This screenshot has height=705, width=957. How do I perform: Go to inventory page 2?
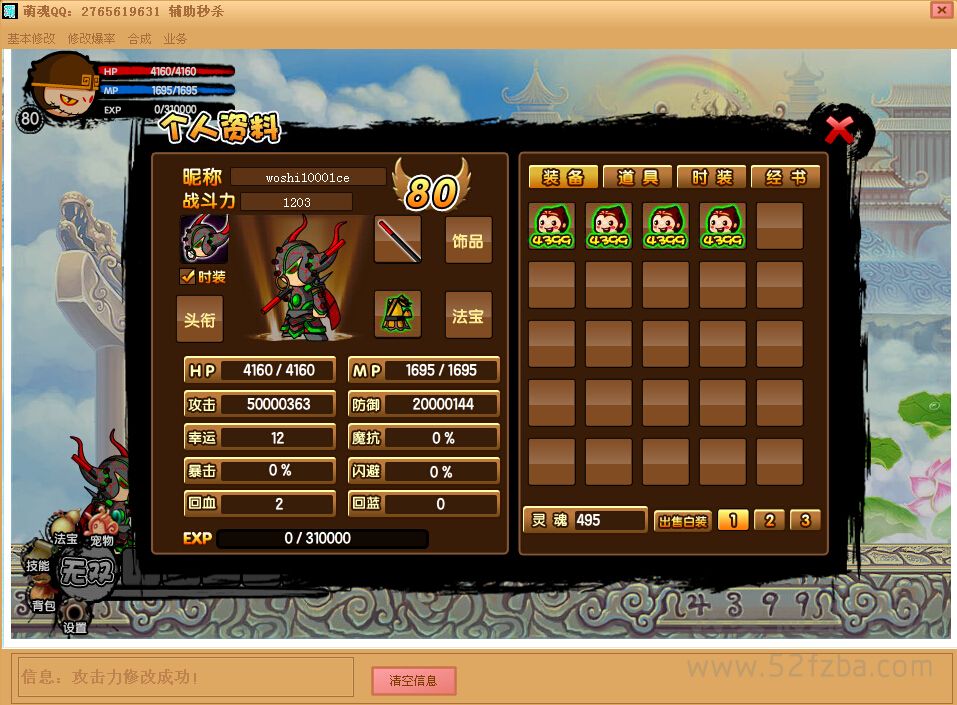[x=768, y=520]
